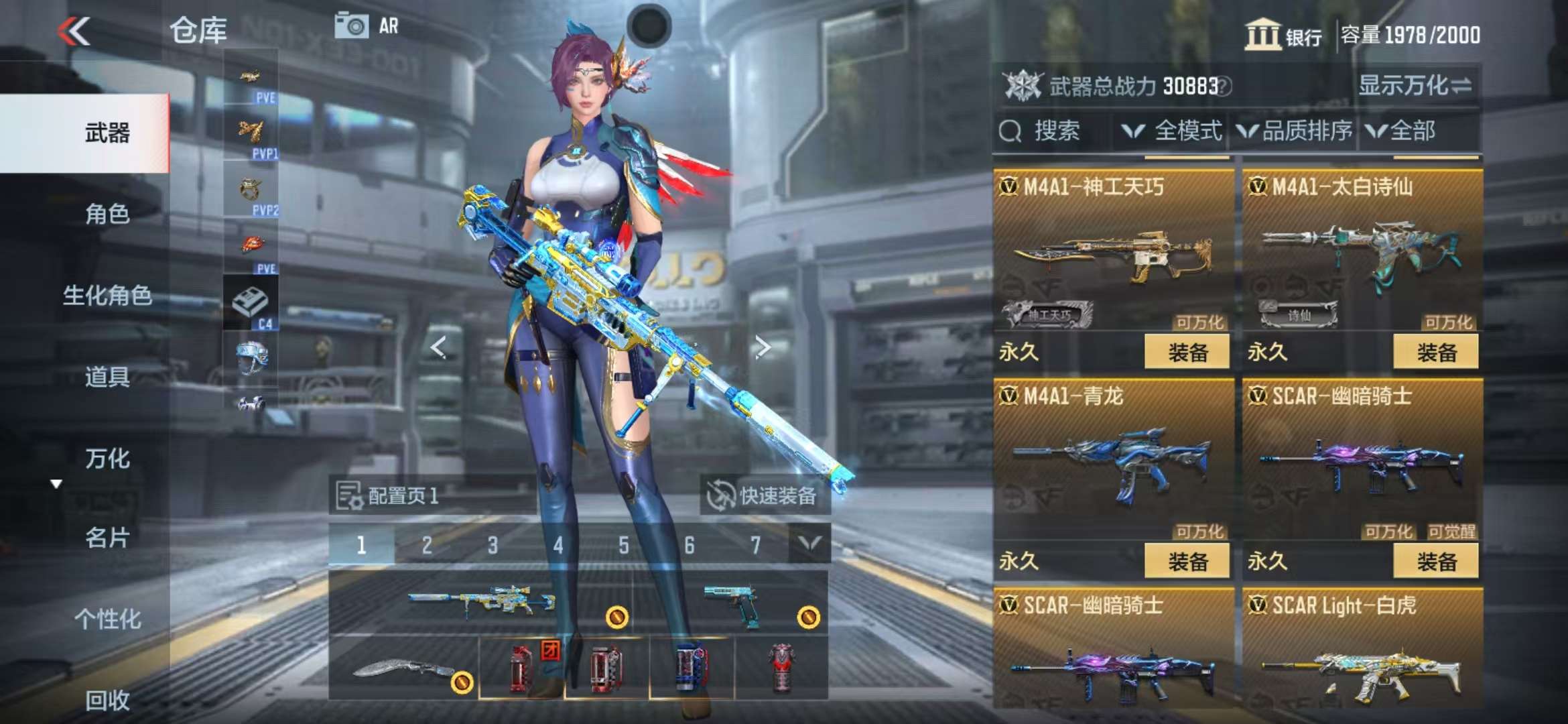The height and width of the screenshot is (724, 1568).
Task: Open the AR camera mode
Action: point(366,27)
